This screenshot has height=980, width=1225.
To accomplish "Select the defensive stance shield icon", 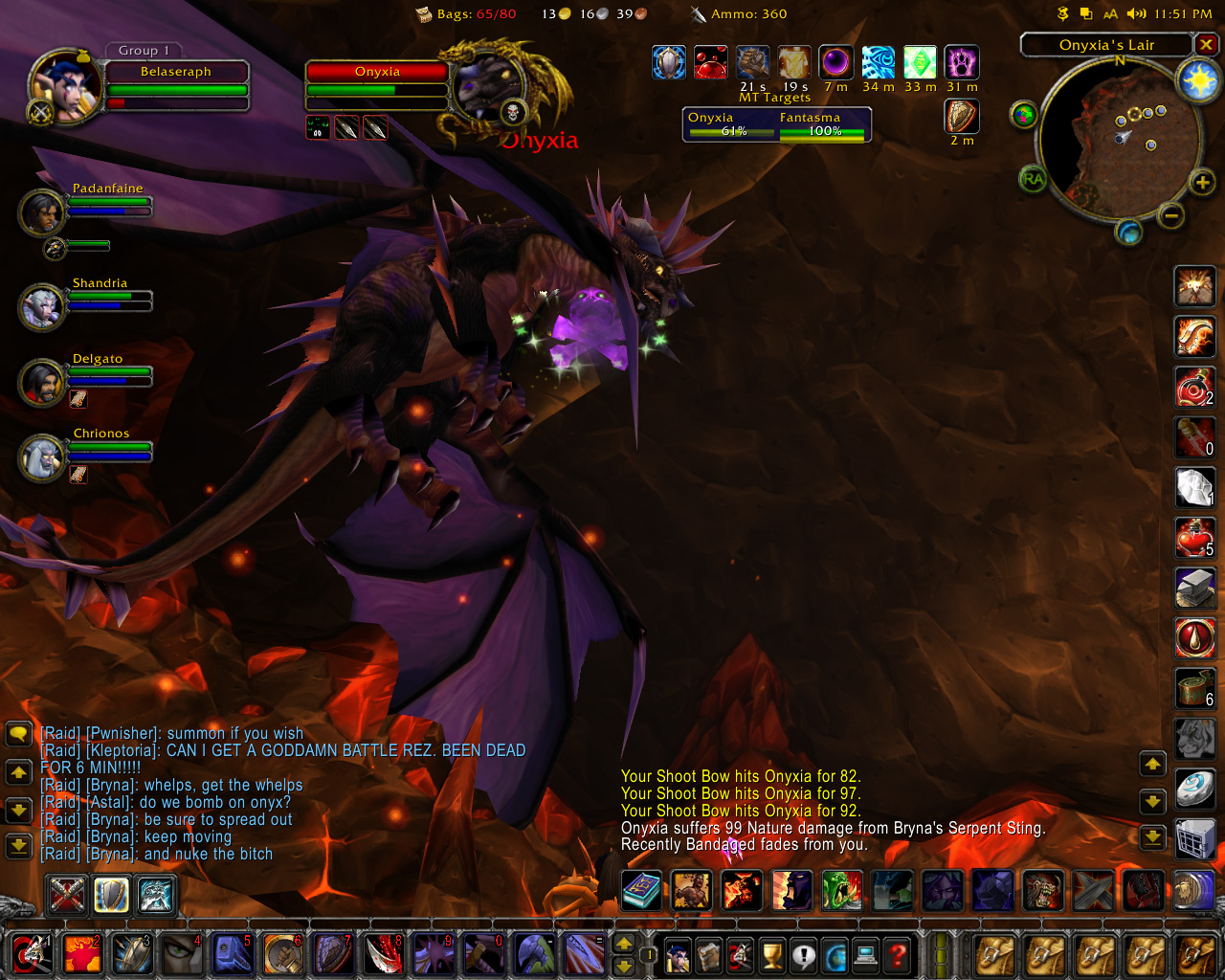I will 111,896.
